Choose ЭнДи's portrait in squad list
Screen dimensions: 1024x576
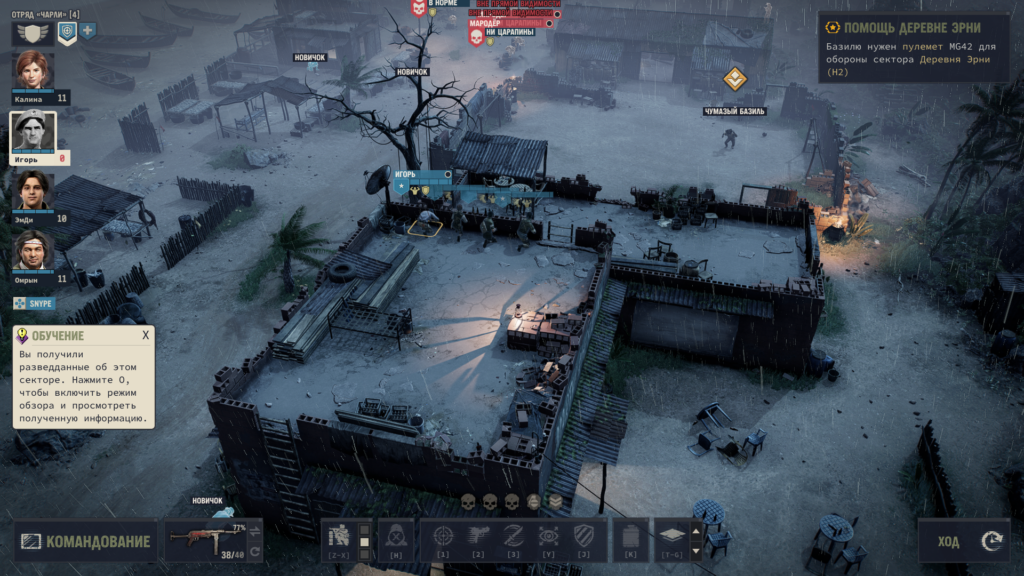click(33, 191)
